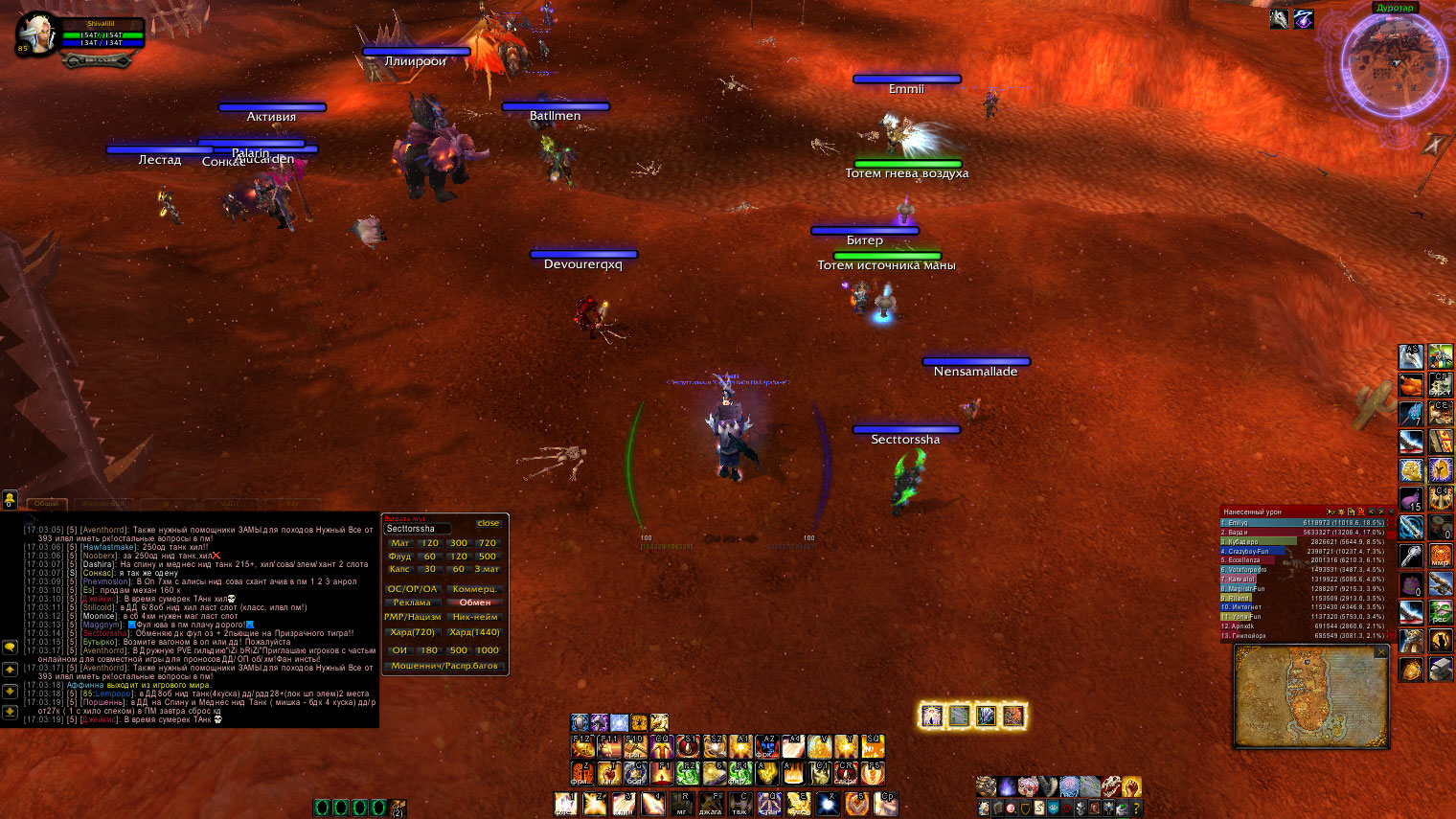The width and height of the screenshot is (1456, 819).
Task: Close the zone map window
Action: (x=1380, y=652)
